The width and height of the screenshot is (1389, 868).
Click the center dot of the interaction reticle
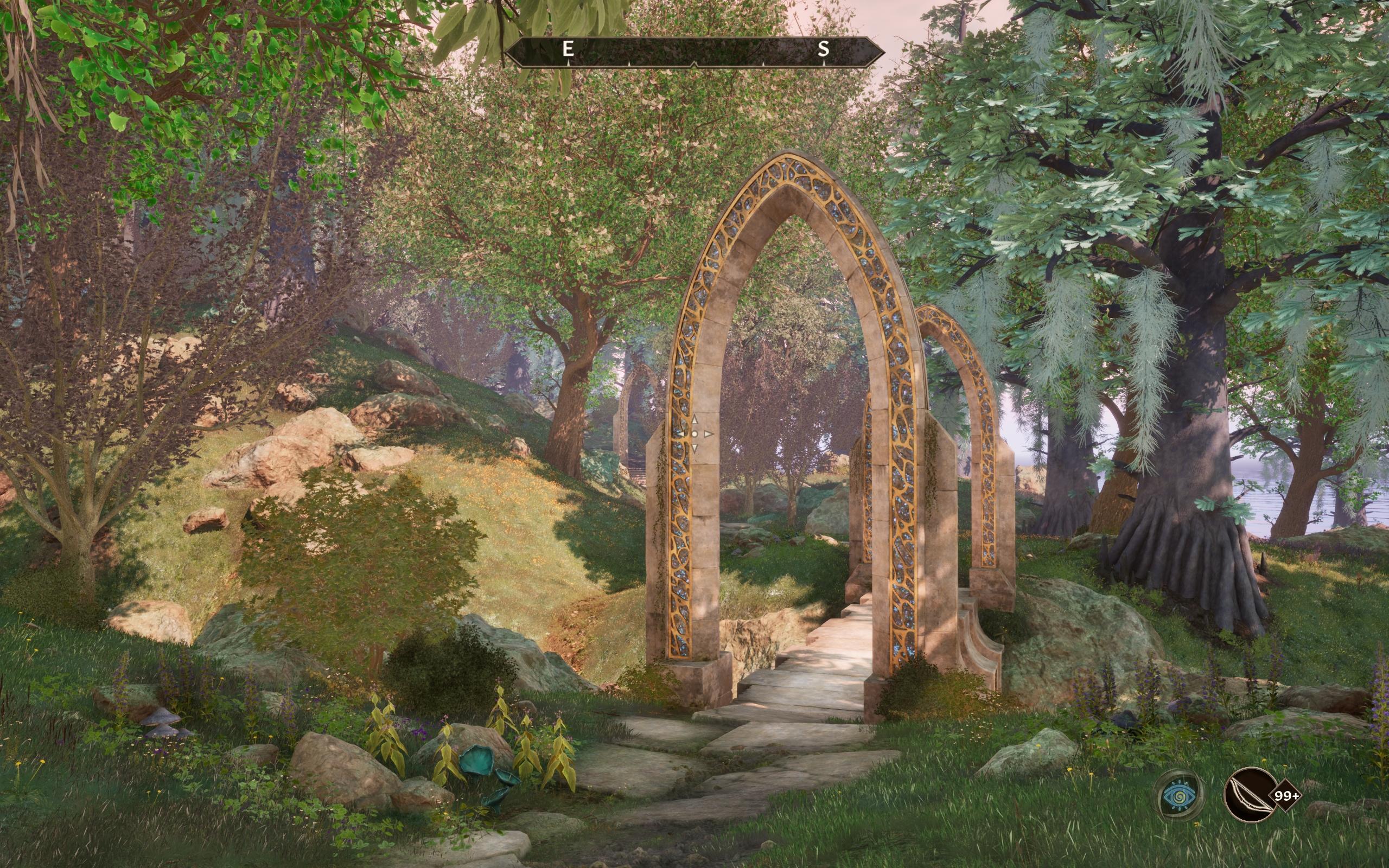(x=695, y=434)
